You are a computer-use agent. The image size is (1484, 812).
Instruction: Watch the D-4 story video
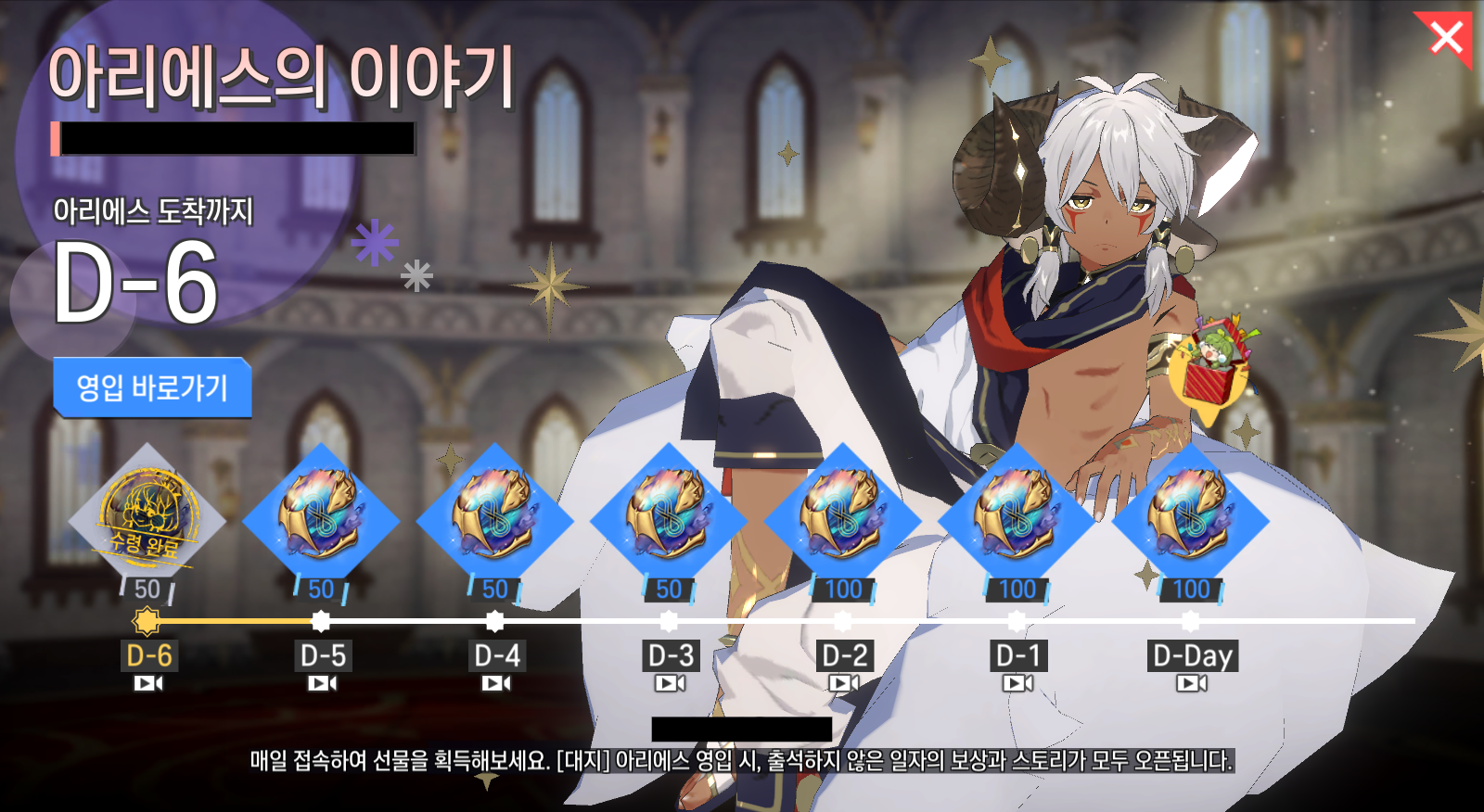496,684
